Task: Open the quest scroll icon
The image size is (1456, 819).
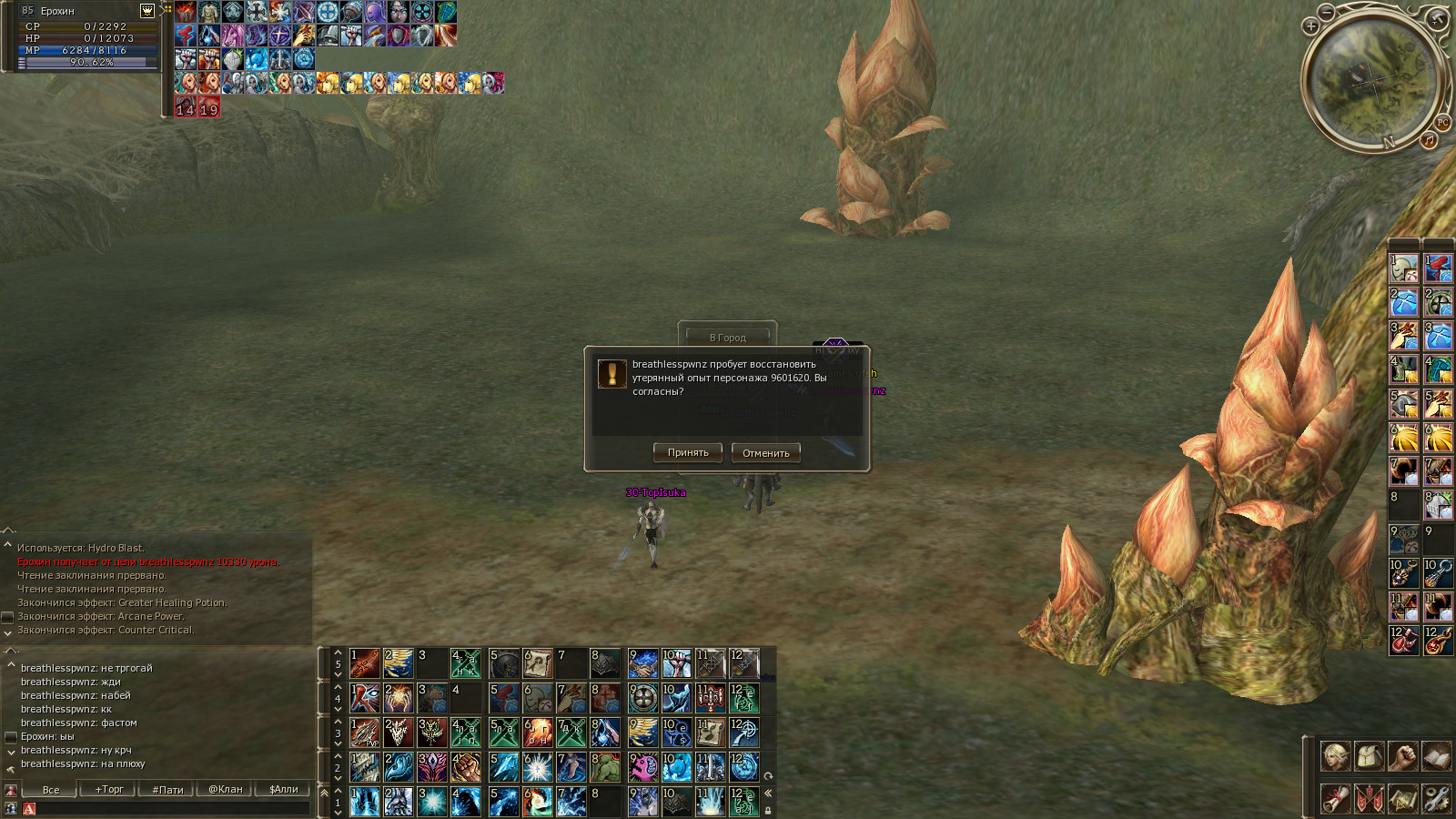Action: [1335, 798]
